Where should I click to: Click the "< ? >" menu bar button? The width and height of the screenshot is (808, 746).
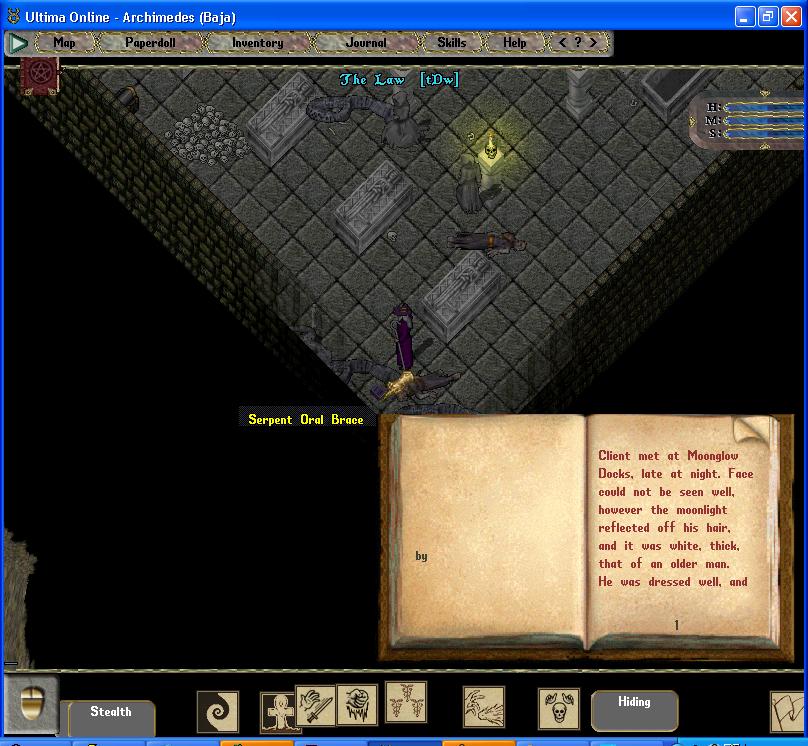(x=578, y=43)
